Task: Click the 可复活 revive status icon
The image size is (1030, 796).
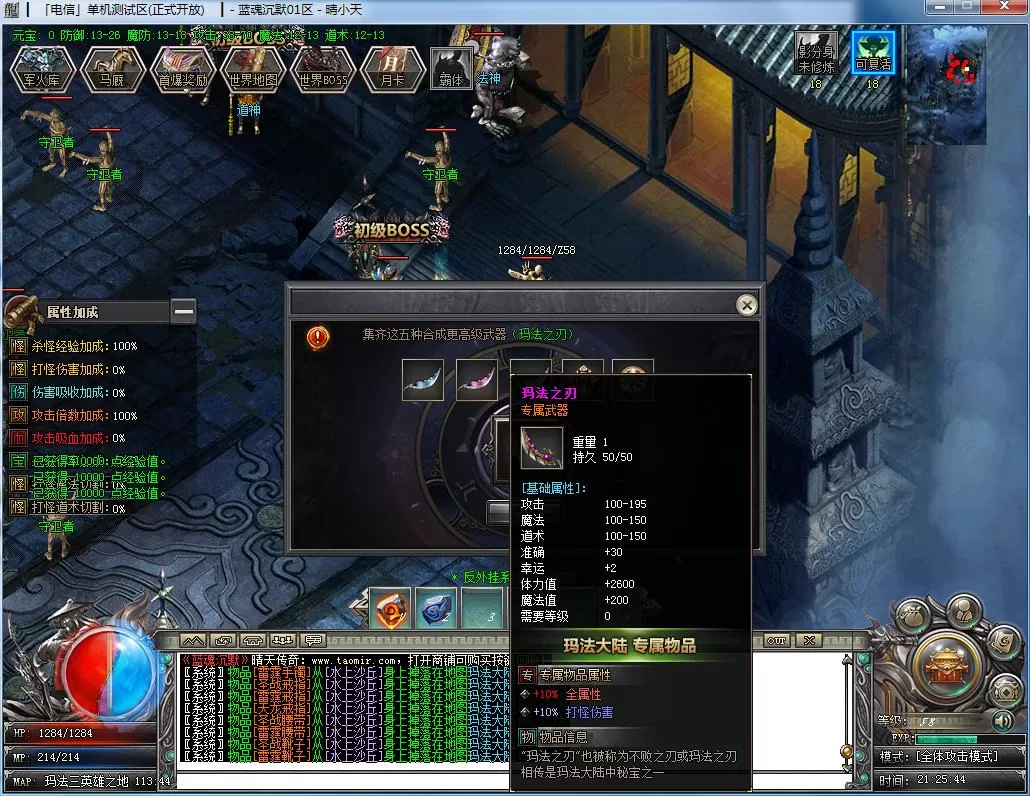Action: click(x=873, y=54)
